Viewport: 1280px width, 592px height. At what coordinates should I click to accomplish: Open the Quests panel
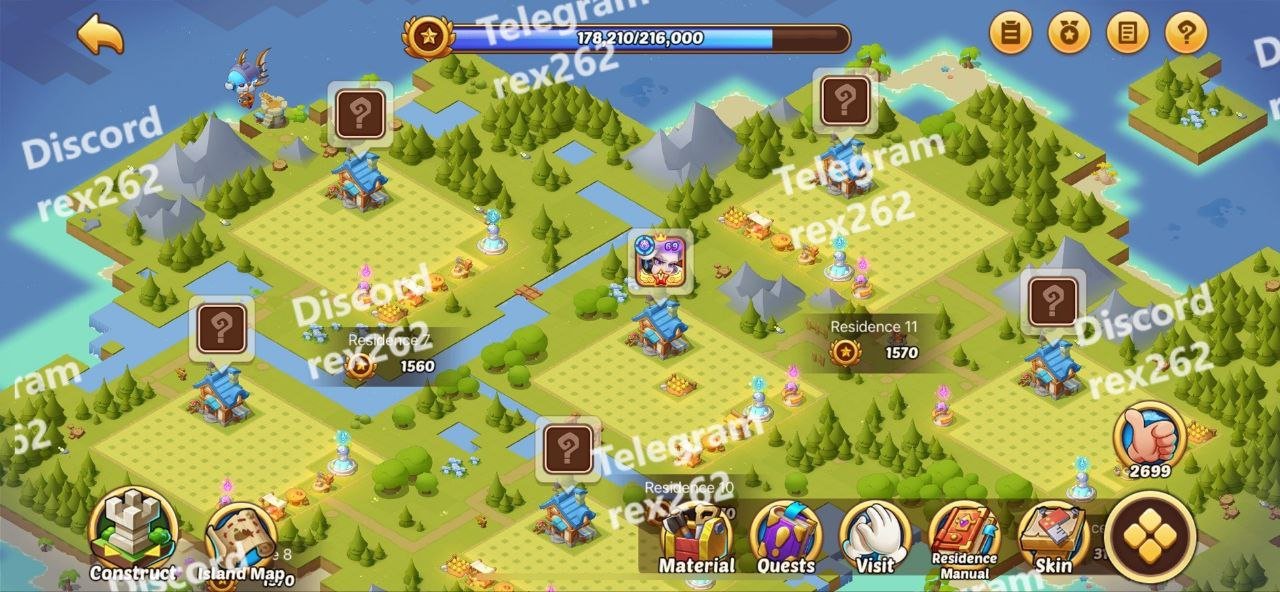pos(786,538)
